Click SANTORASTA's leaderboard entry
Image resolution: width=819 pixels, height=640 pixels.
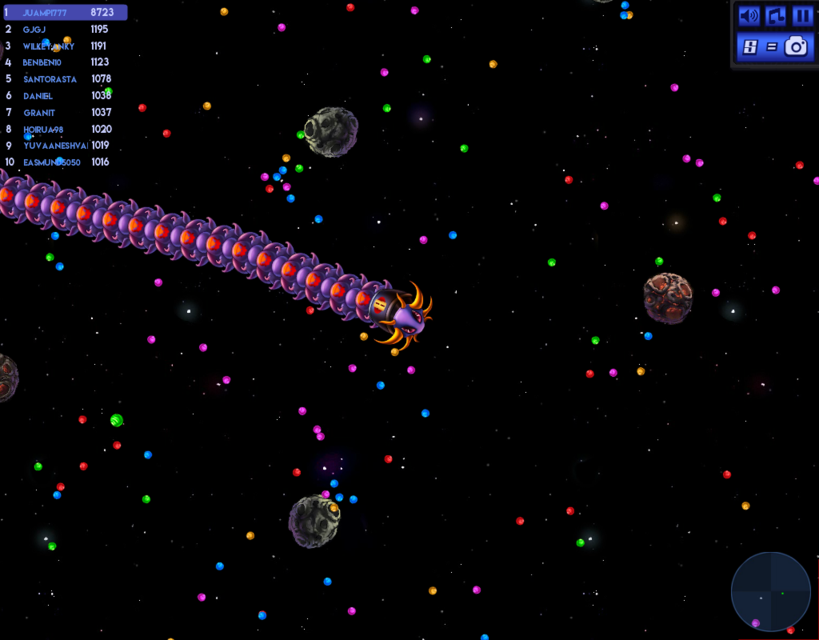(64, 79)
